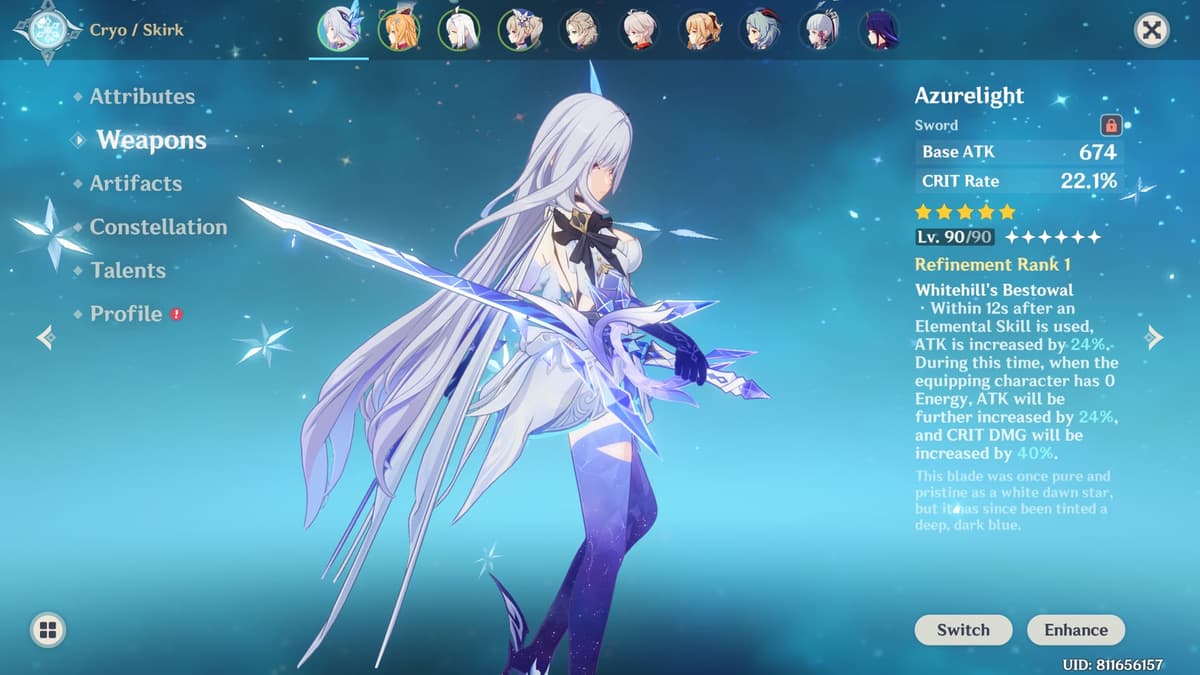Go to the next character with right arrow
The height and width of the screenshot is (675, 1200).
(x=1155, y=338)
